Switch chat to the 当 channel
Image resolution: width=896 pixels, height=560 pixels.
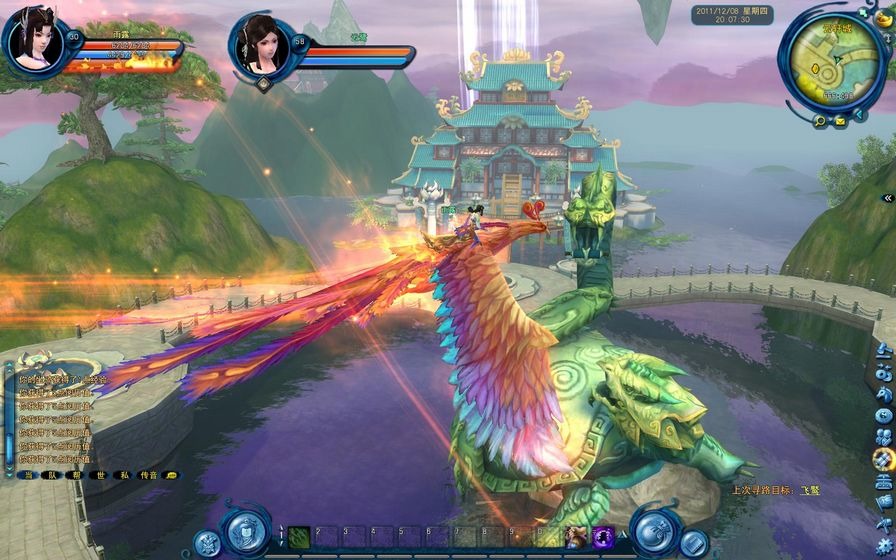coord(28,475)
